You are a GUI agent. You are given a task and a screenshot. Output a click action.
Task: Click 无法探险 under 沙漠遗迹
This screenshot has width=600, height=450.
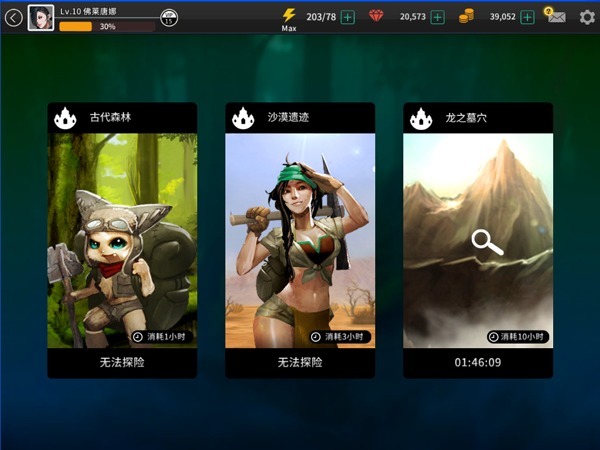(300, 362)
